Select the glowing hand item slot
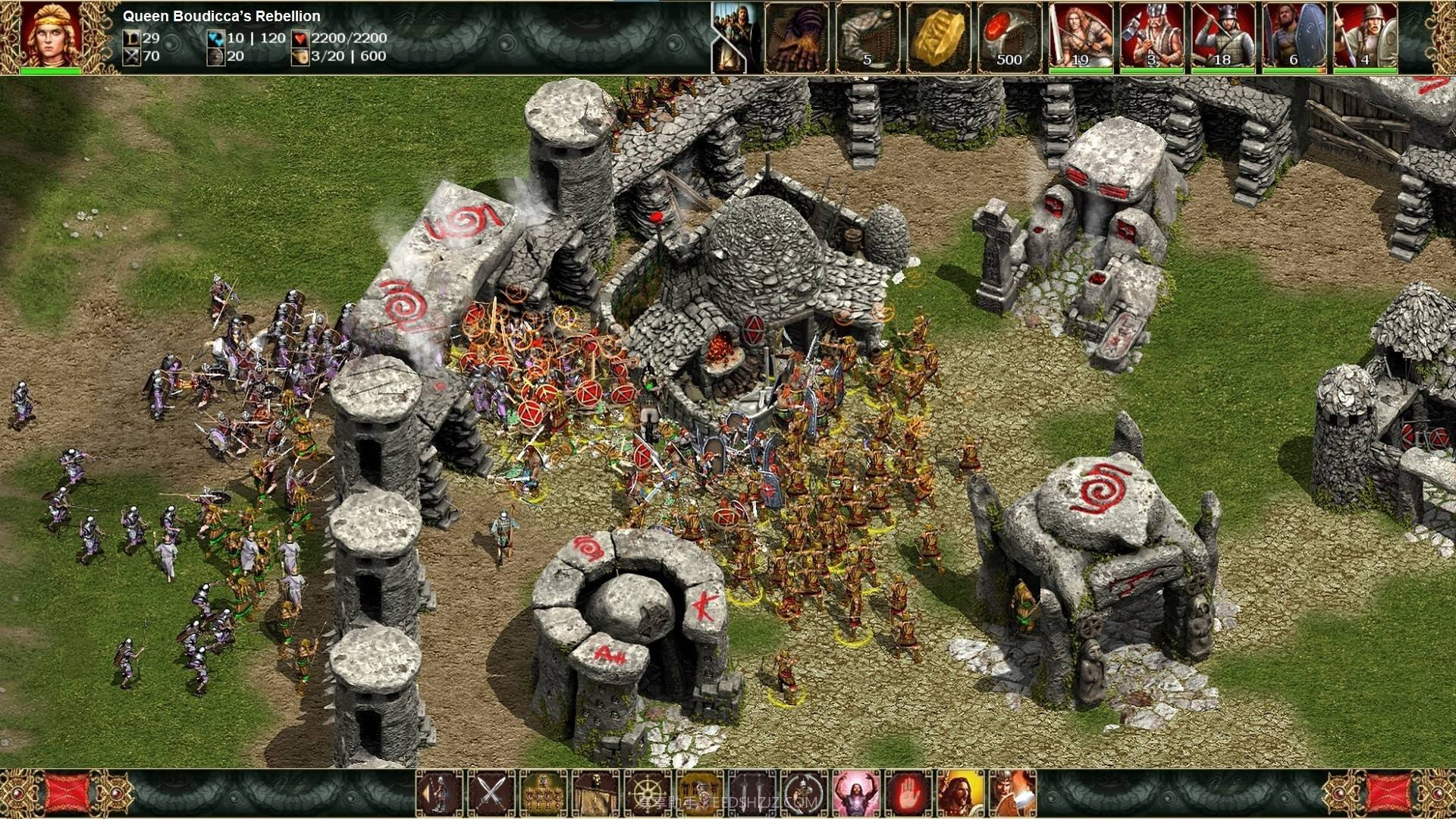Image resolution: width=1456 pixels, height=819 pixels. coord(796,37)
